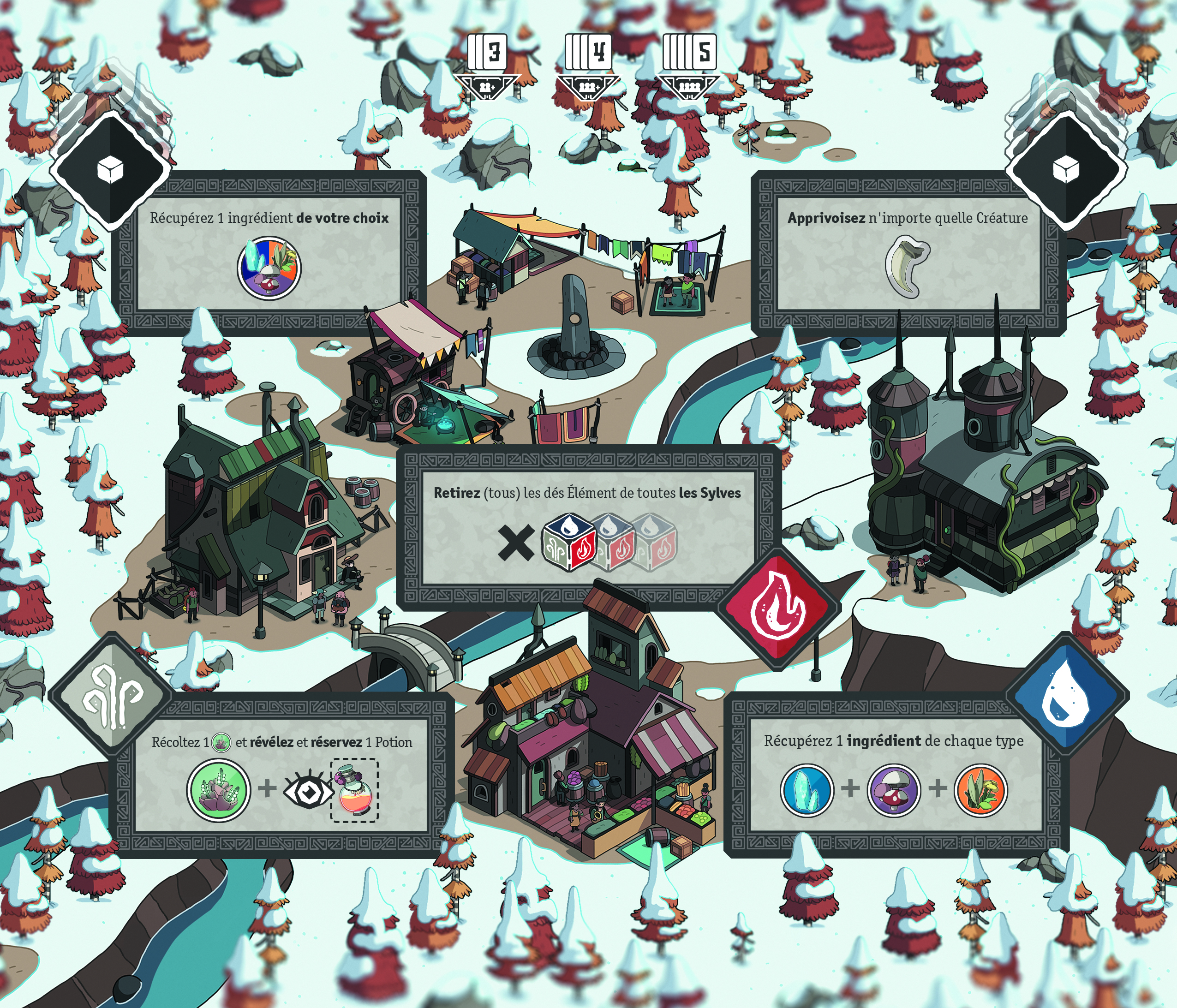This screenshot has width=1177, height=1008.
Task: Click the multicolored any-ingredient token
Action: 269,268
